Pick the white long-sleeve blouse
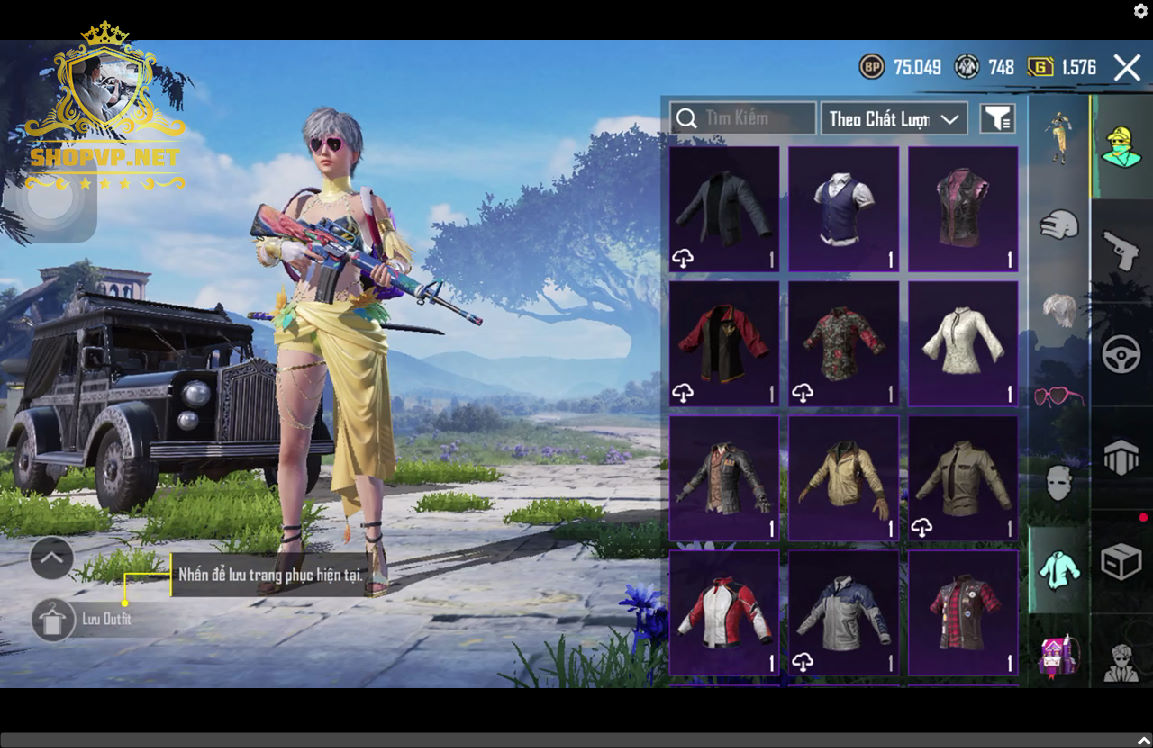Screen dimensions: 1153x748 point(963,343)
